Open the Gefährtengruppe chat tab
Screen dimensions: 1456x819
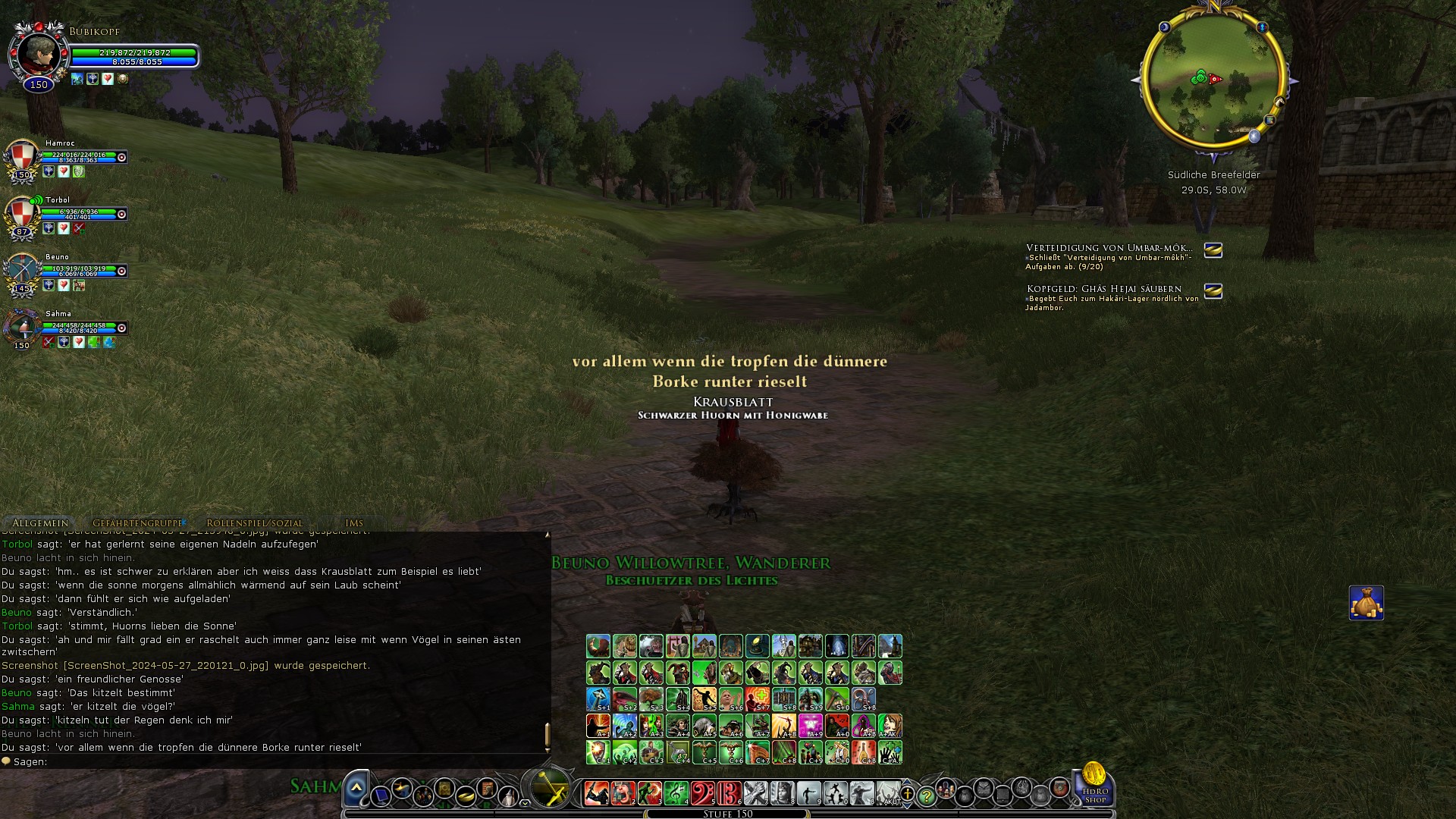tap(137, 523)
